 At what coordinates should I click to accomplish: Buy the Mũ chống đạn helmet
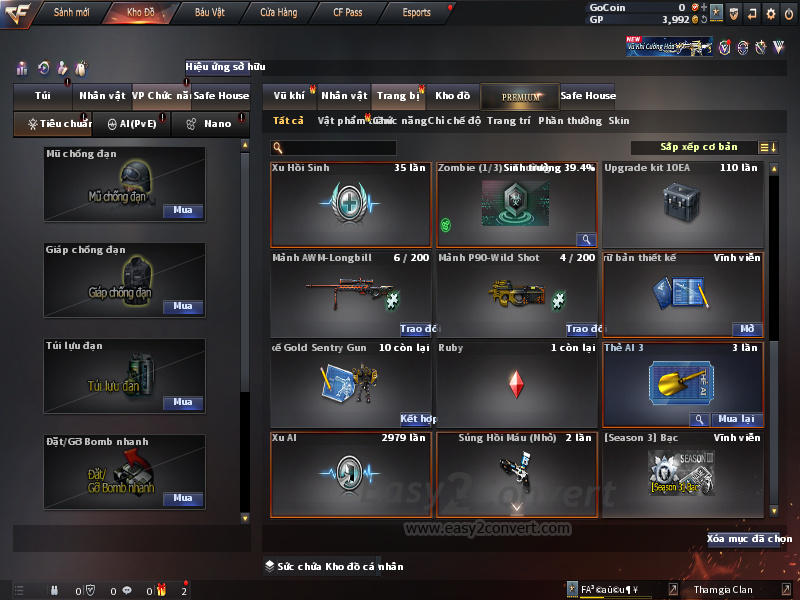tap(182, 211)
